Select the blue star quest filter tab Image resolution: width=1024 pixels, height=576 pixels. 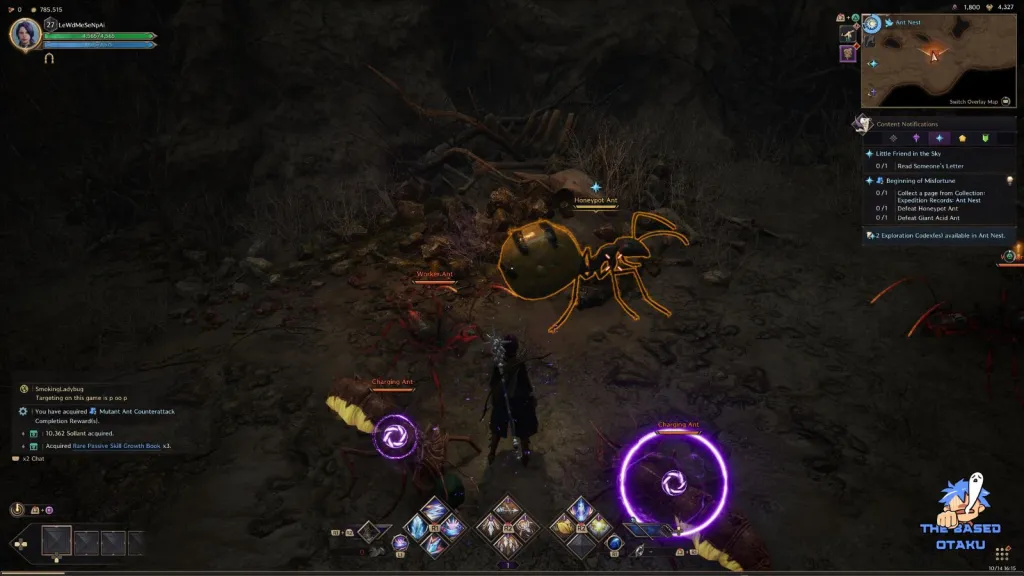(939, 138)
